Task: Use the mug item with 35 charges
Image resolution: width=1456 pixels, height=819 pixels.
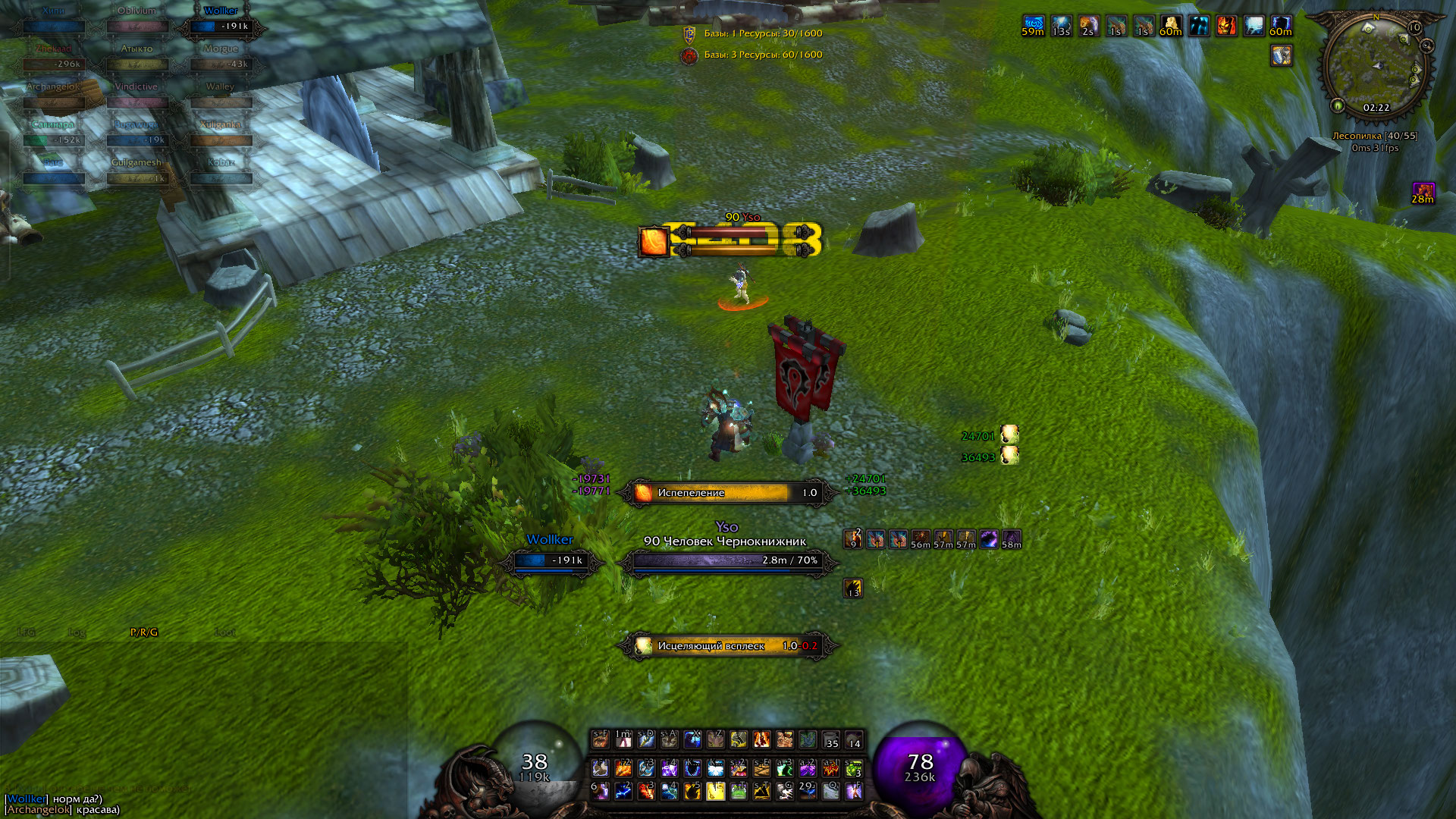Action: point(831,740)
